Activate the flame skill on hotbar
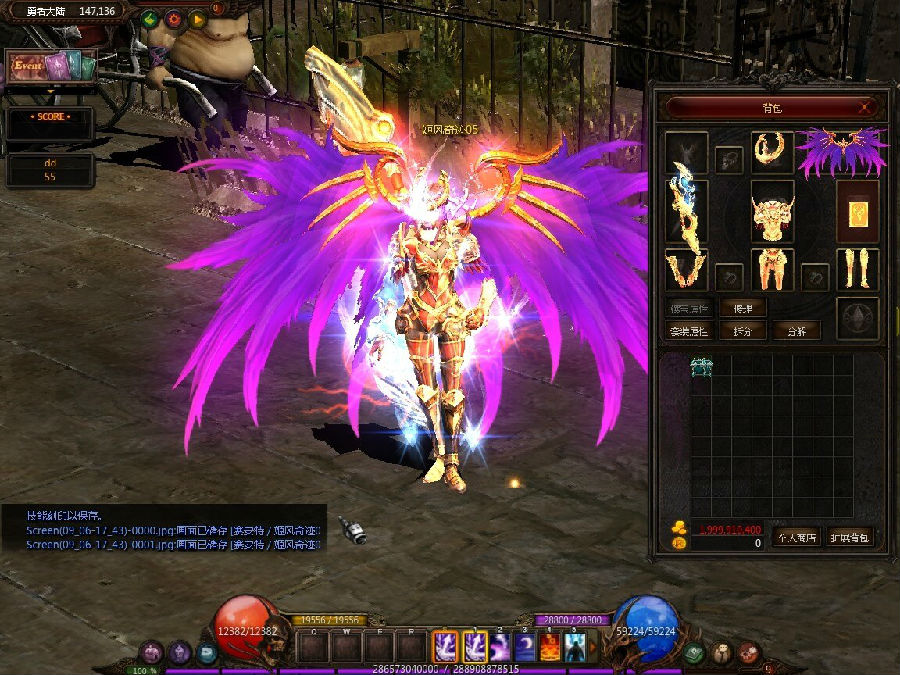 click(550, 648)
